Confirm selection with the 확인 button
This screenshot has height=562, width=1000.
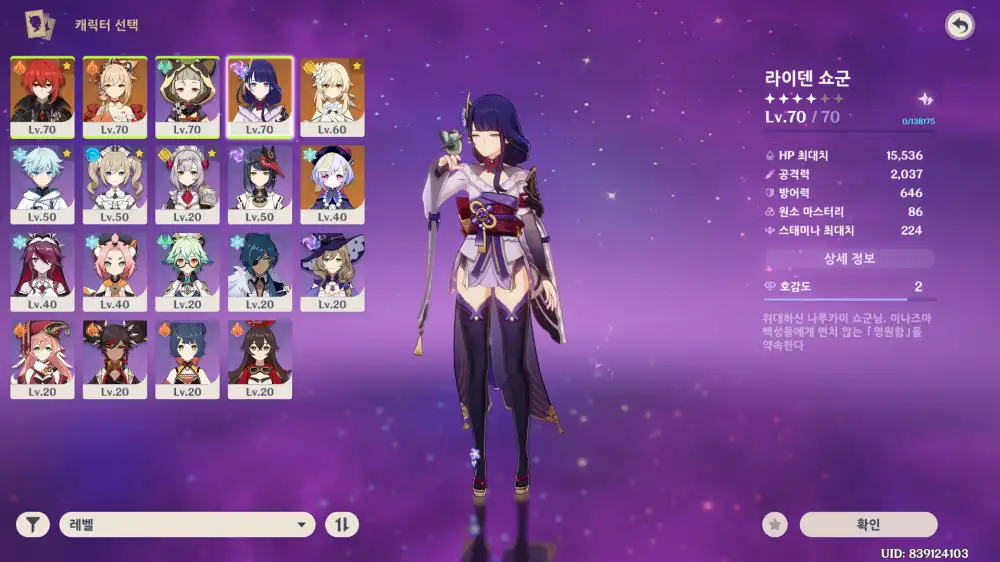(x=868, y=525)
